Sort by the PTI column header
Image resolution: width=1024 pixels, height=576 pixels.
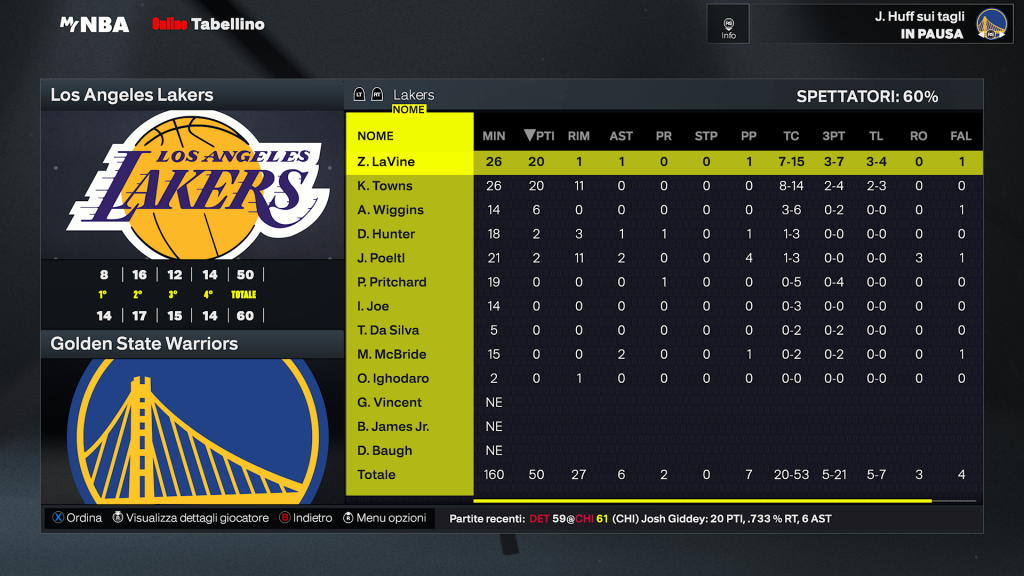tap(540, 136)
